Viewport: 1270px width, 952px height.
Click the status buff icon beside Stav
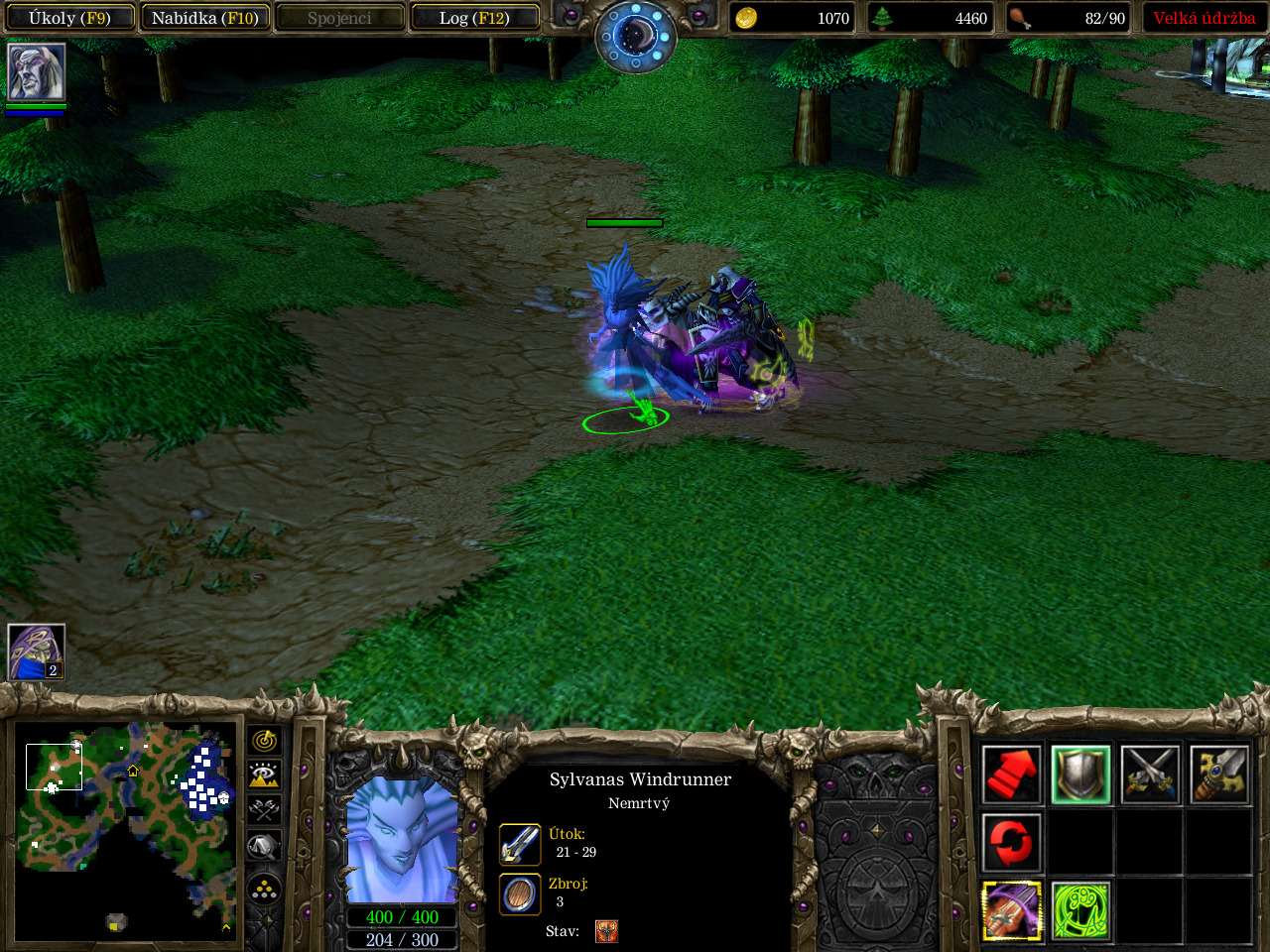[606, 931]
